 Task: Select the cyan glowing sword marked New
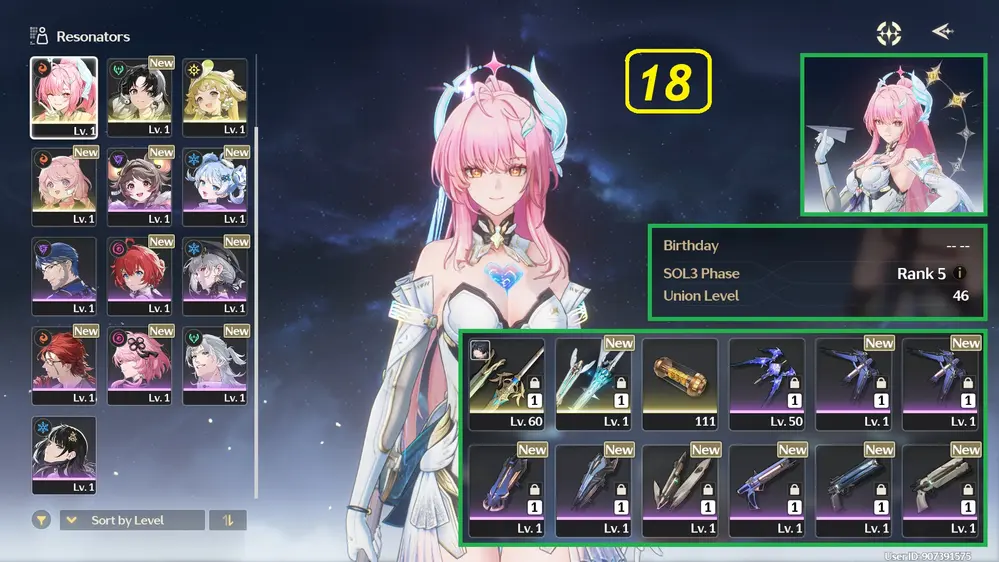(593, 384)
